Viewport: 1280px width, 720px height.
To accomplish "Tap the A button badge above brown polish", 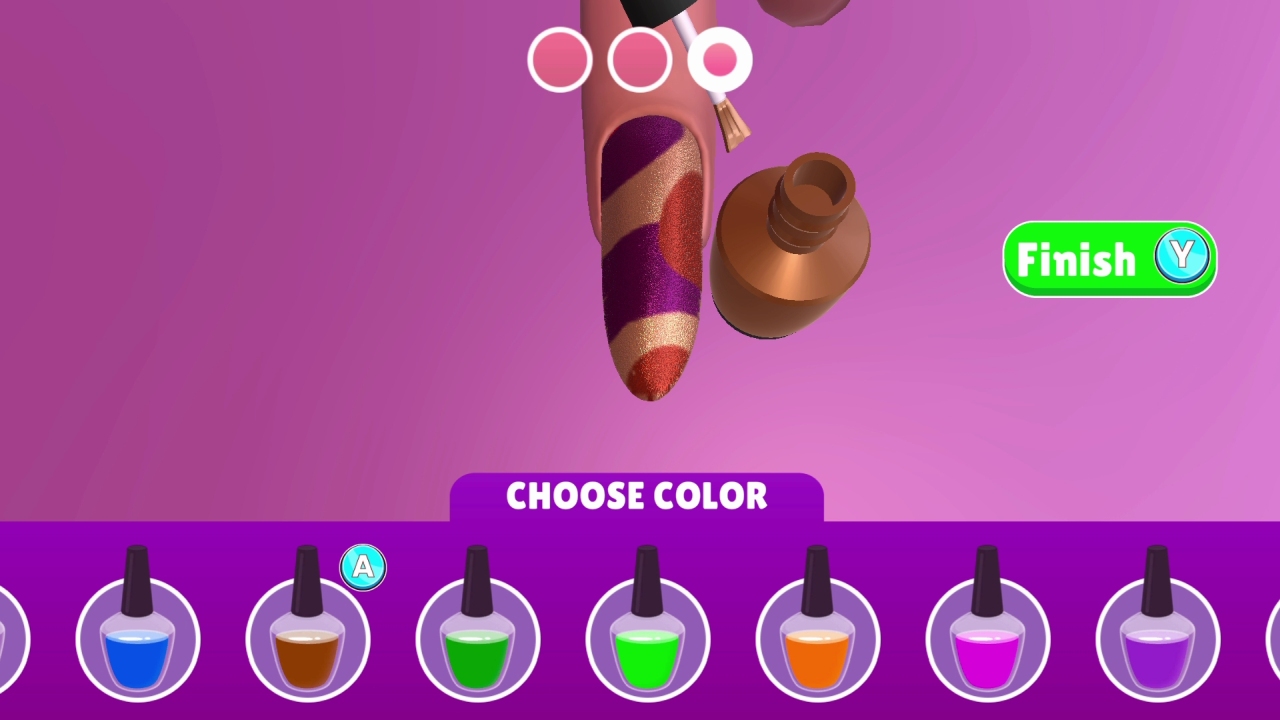I will click(362, 566).
